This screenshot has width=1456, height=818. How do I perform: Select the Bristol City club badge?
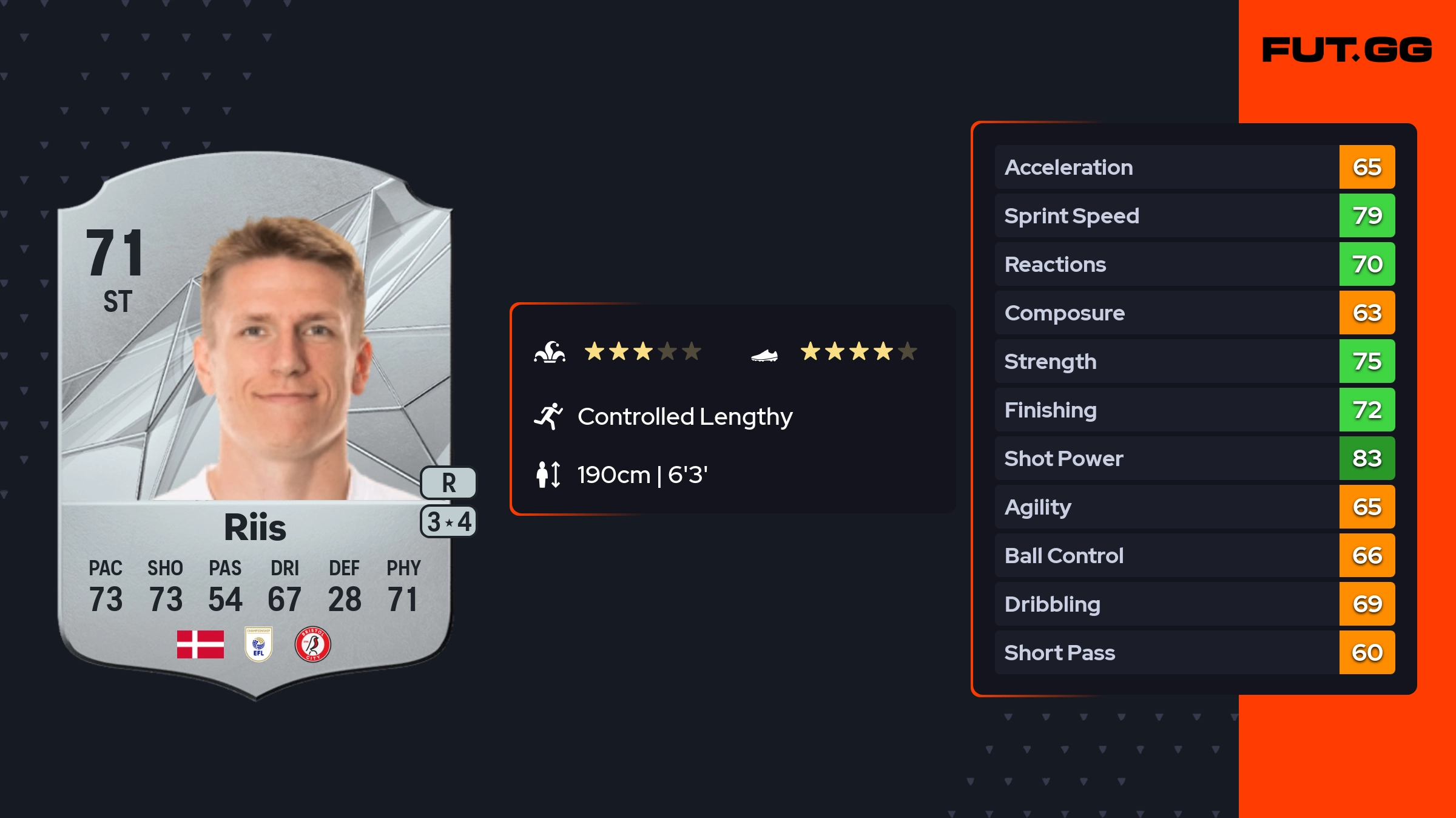click(x=312, y=644)
